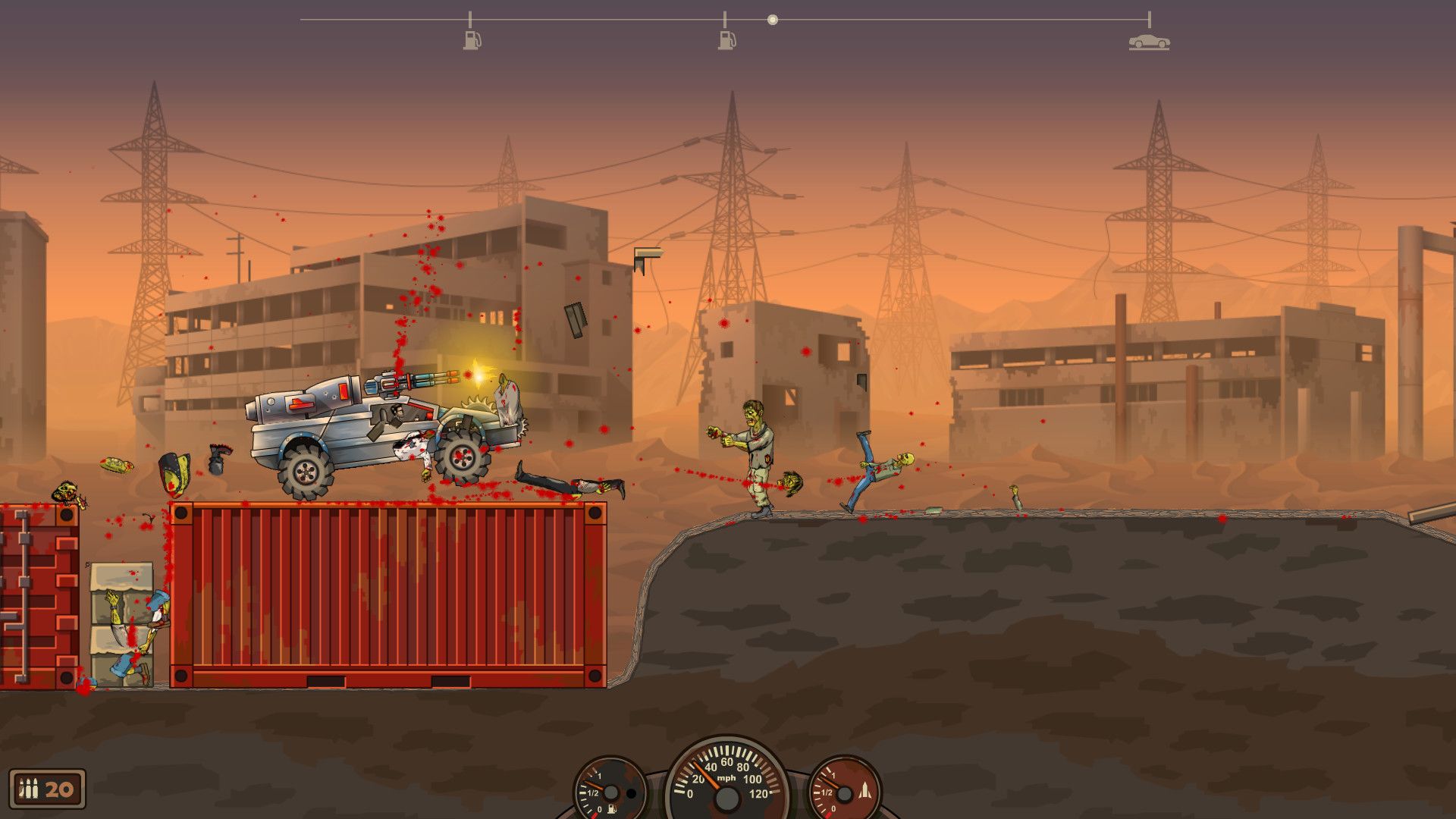Click the 1/2 mark on the fuel gauge
1456x819 pixels.
[x=591, y=793]
